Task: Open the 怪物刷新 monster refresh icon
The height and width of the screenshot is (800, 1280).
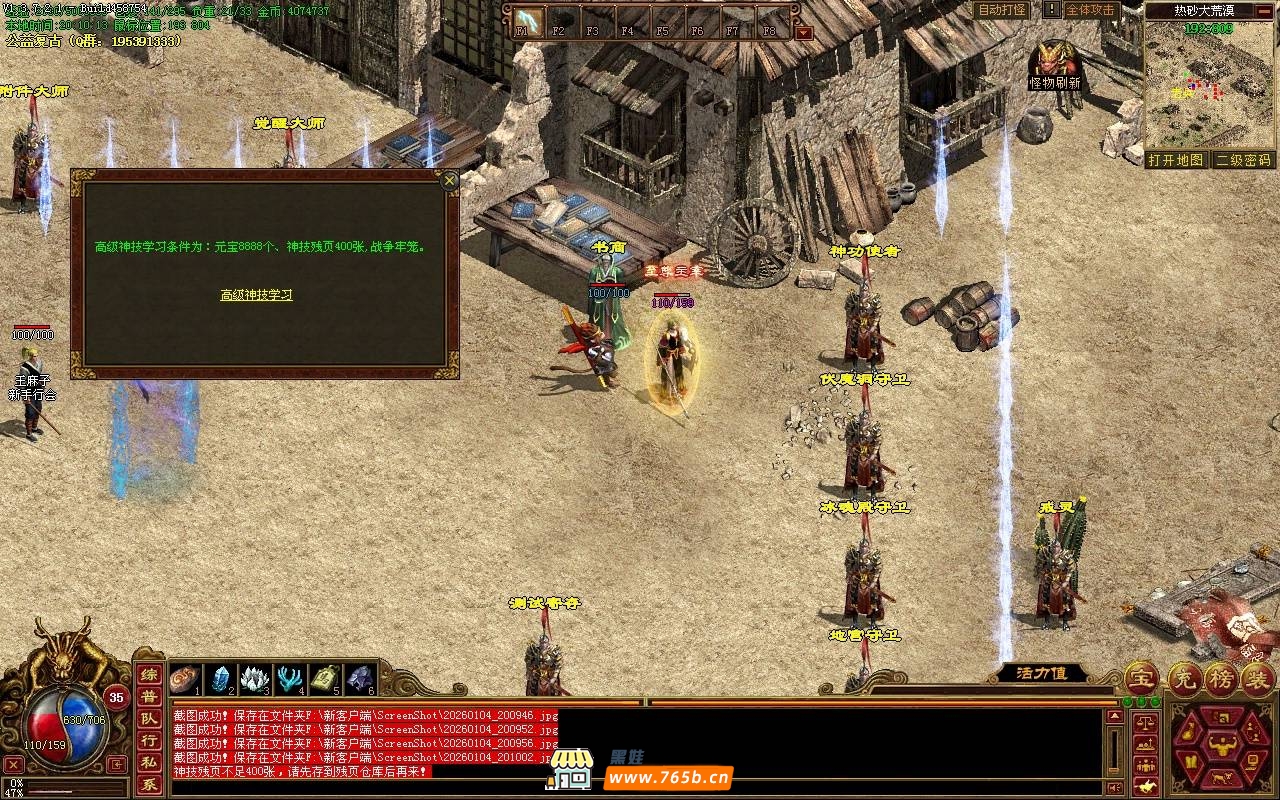Action: 1054,63
